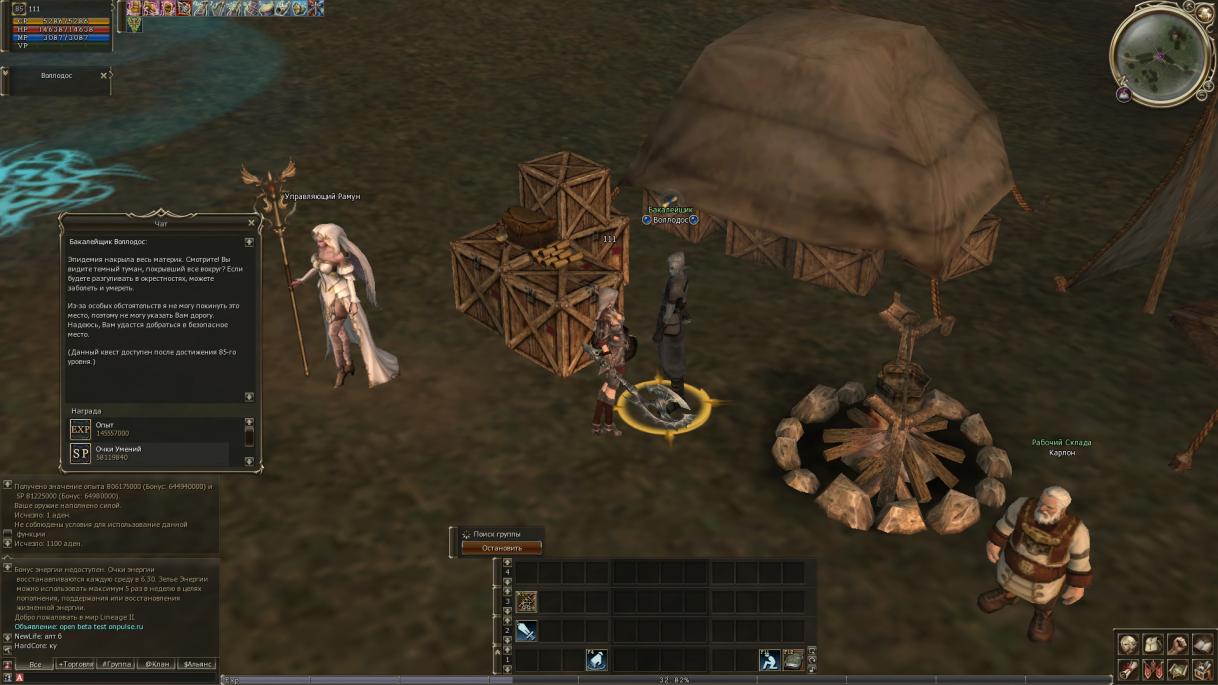Screen dimensions: 1218x685
Task: Open the $Альянс chat tab
Action: pos(197,664)
